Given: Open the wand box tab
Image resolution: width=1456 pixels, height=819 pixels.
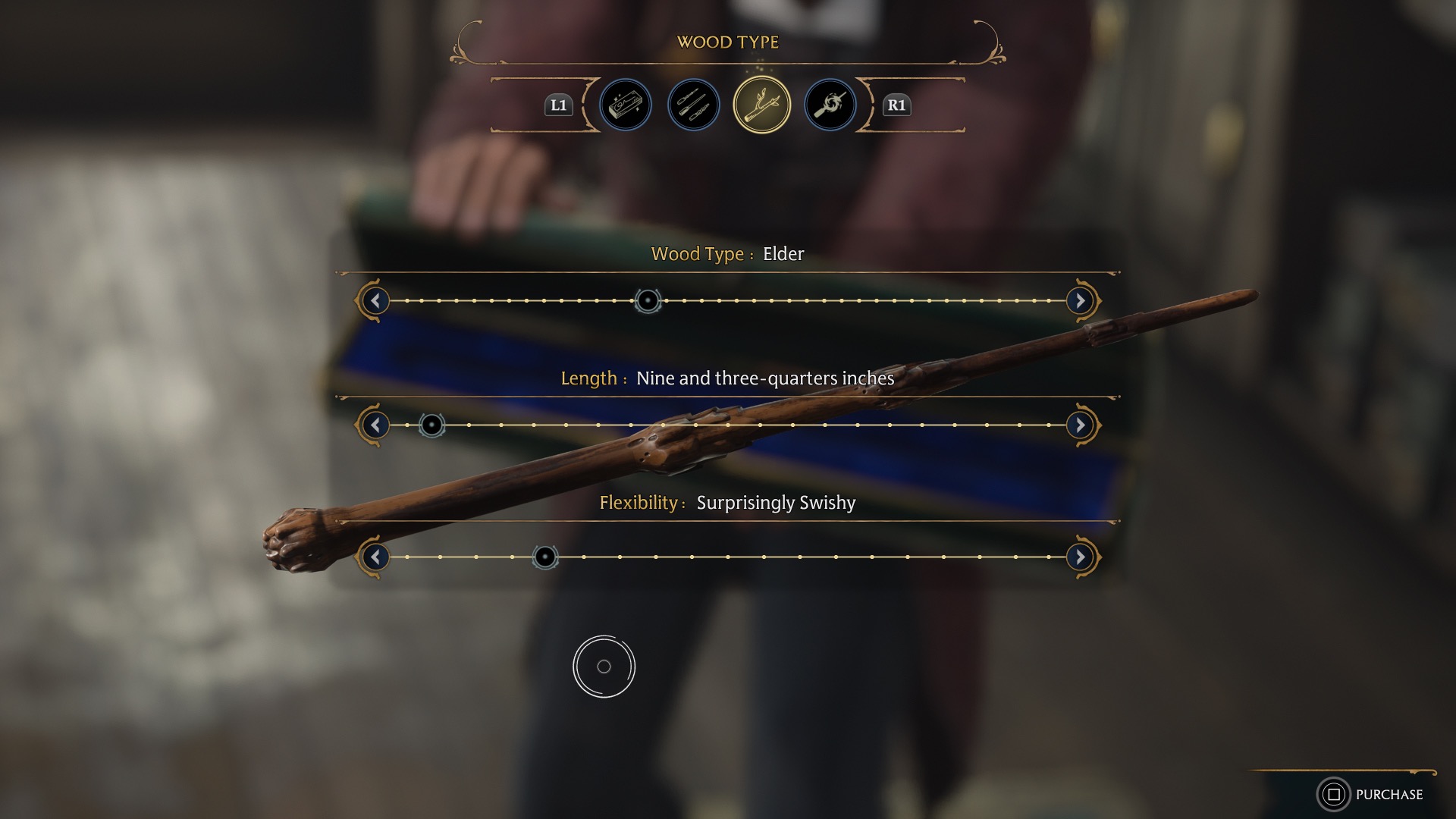Looking at the screenshot, I should point(626,105).
